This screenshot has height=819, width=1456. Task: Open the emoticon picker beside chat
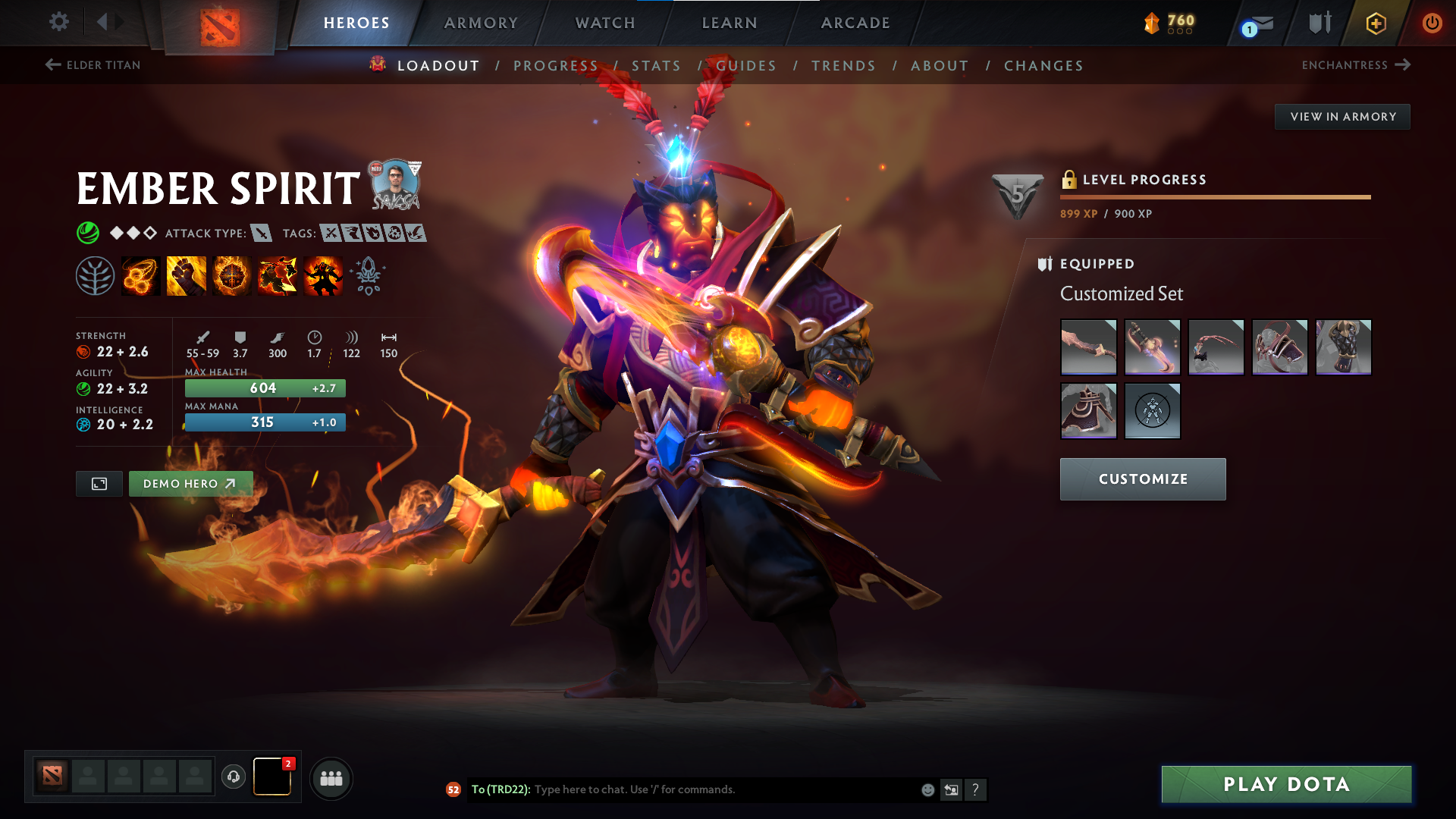click(x=927, y=789)
